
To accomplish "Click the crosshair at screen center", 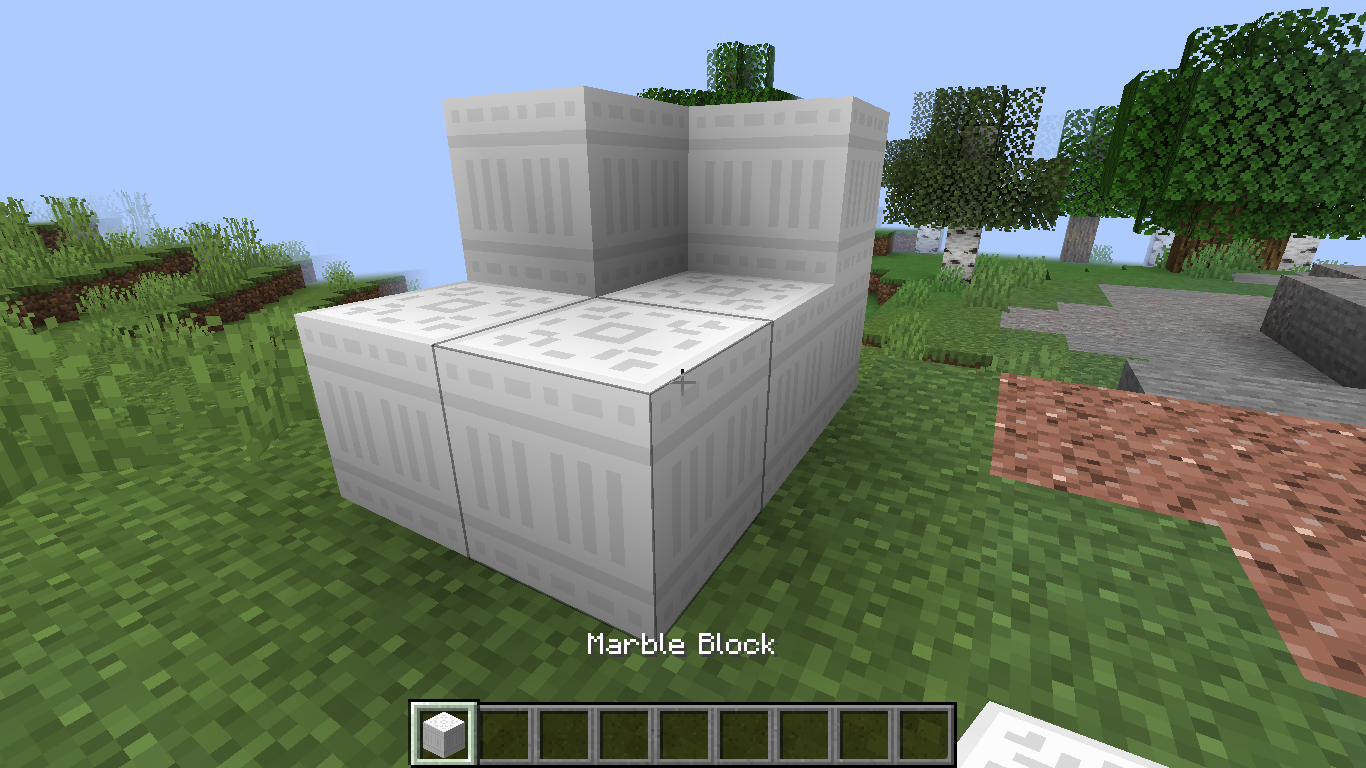I will pyautogui.click(x=683, y=384).
